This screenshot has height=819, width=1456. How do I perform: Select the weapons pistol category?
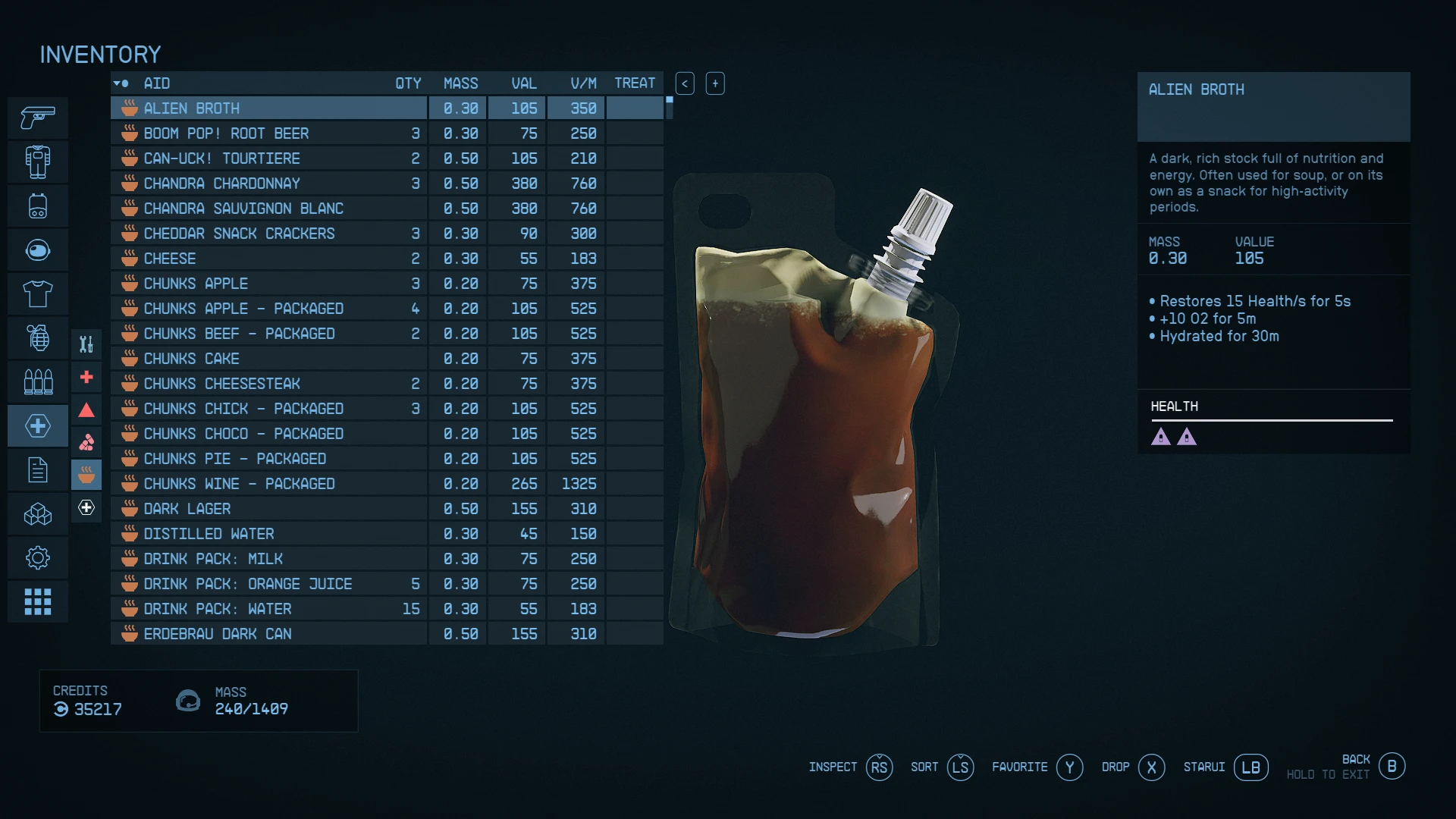[x=38, y=118]
